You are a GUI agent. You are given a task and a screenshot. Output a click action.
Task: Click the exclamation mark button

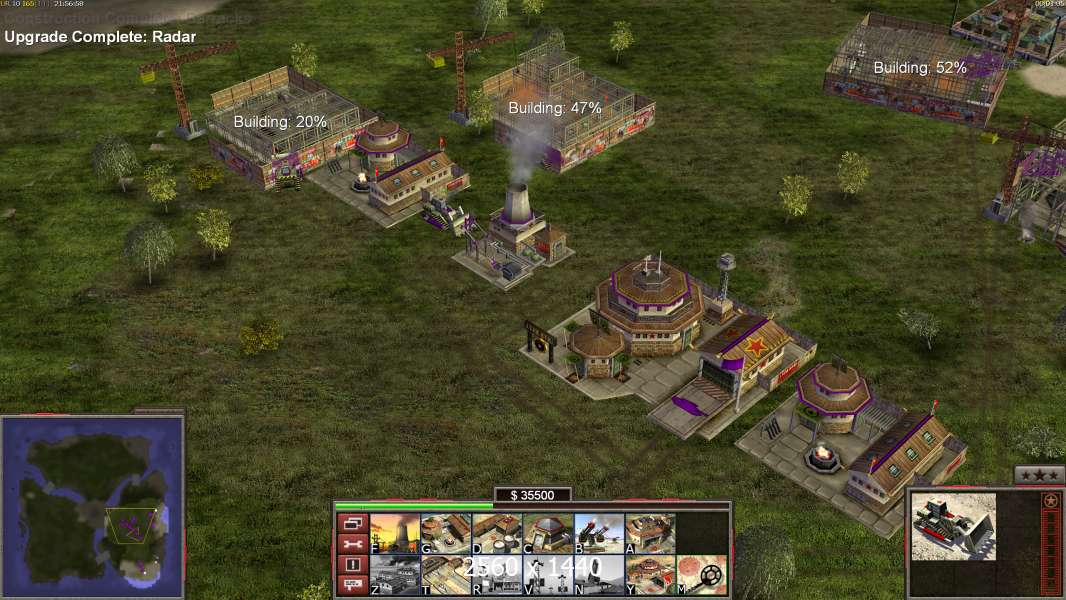pos(352,565)
